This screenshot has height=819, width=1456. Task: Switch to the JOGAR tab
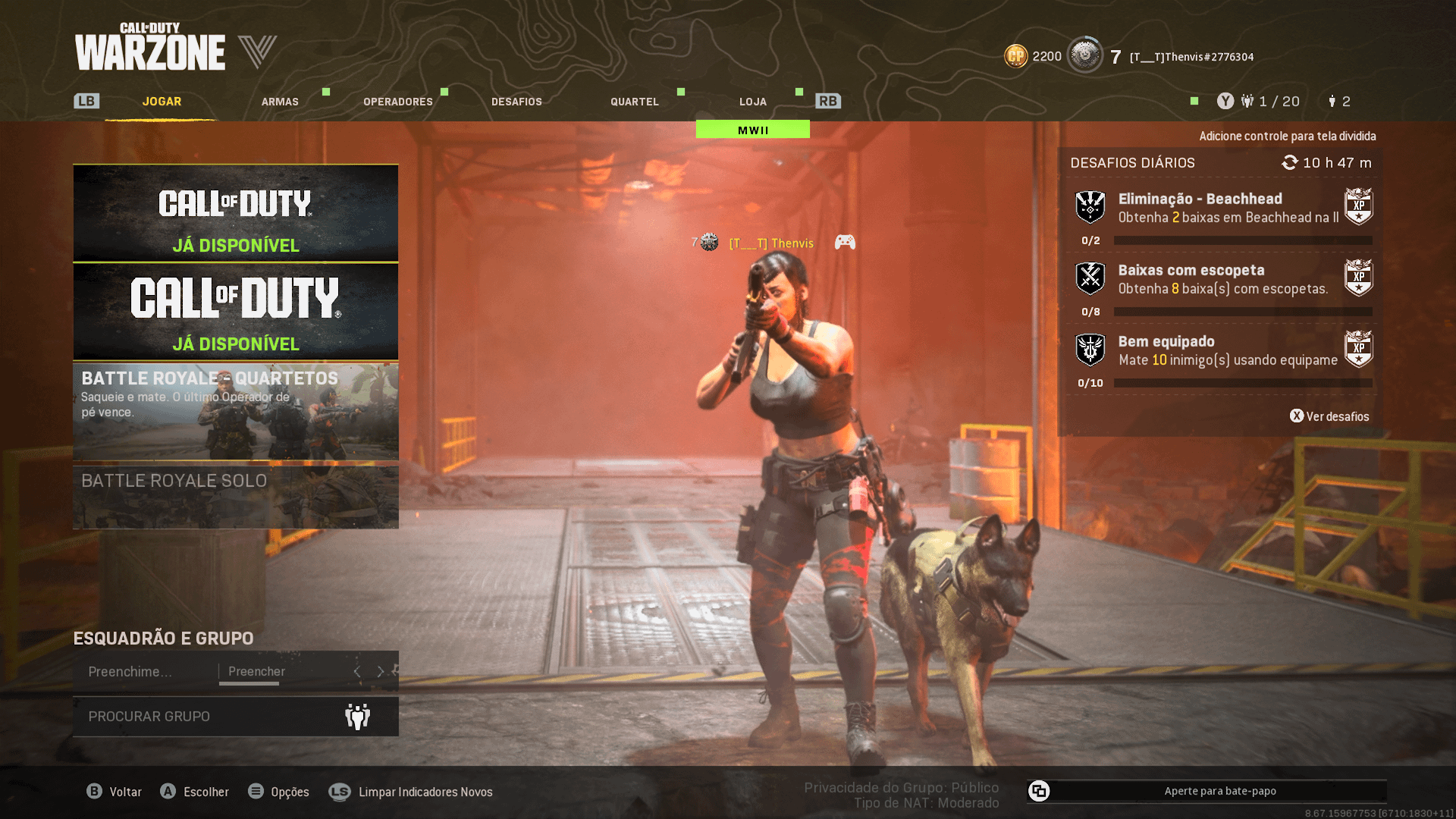point(162,102)
